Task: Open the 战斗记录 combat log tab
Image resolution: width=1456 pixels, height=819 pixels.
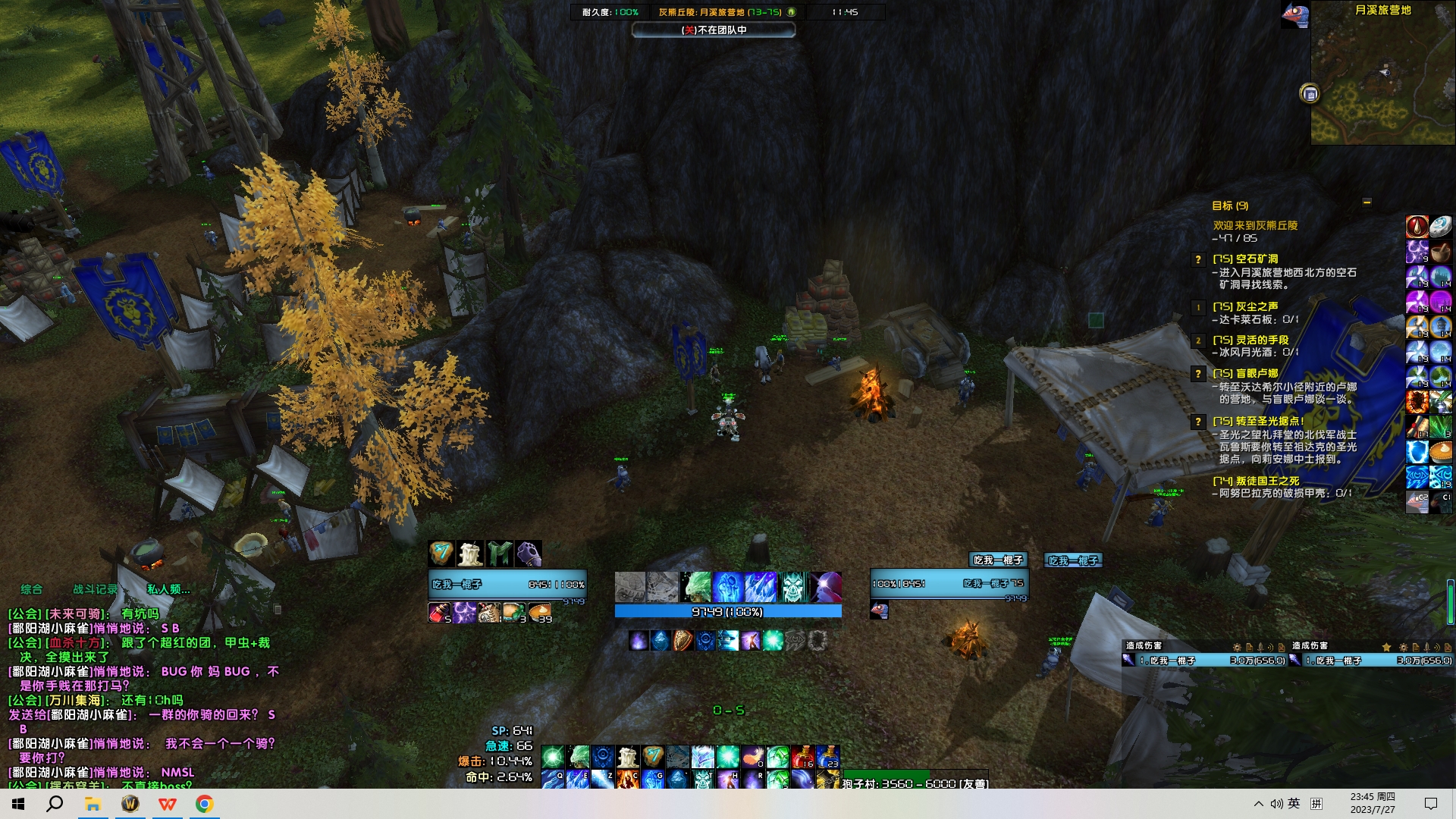Action: (x=96, y=589)
